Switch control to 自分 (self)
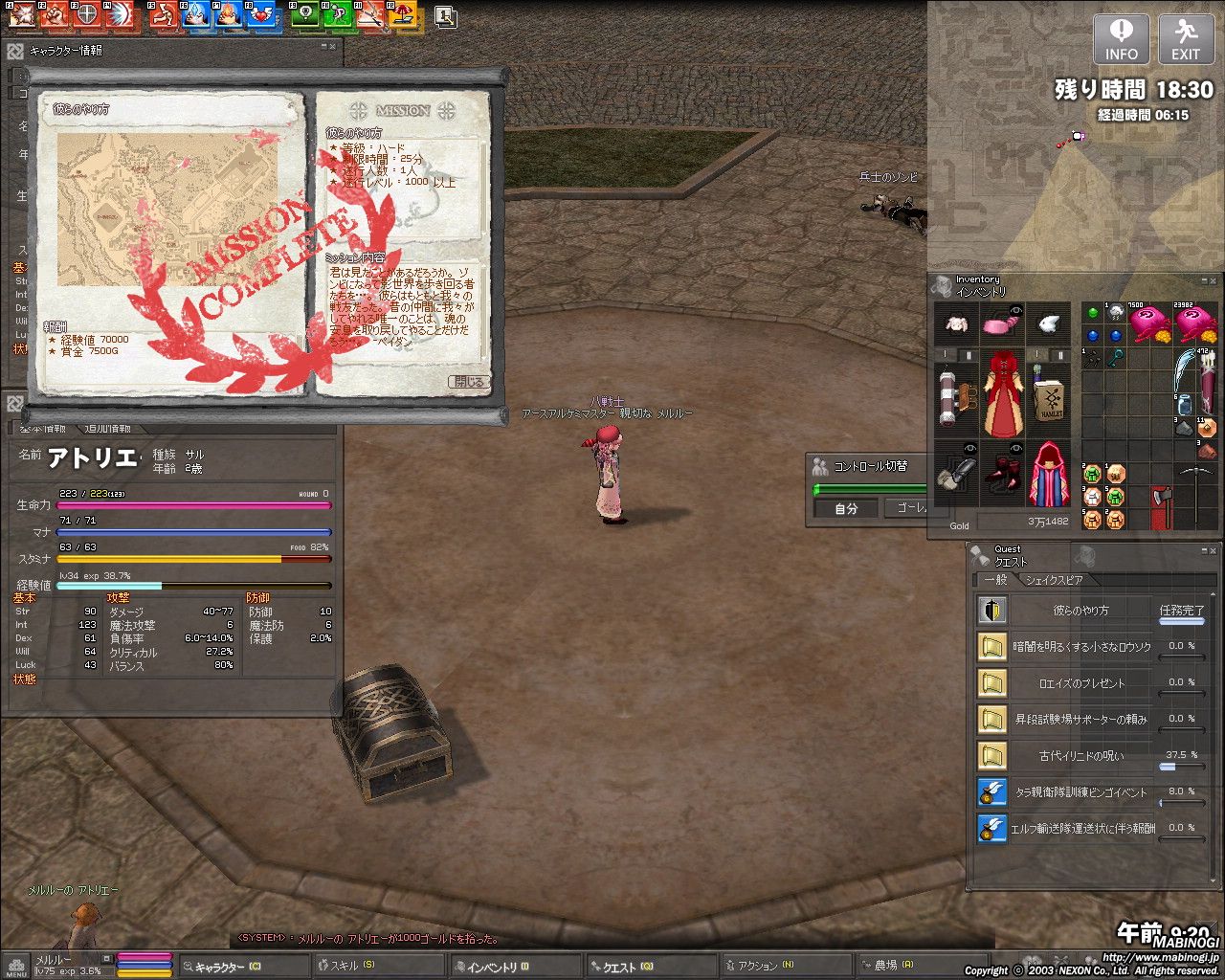The height and width of the screenshot is (980, 1225). (846, 508)
